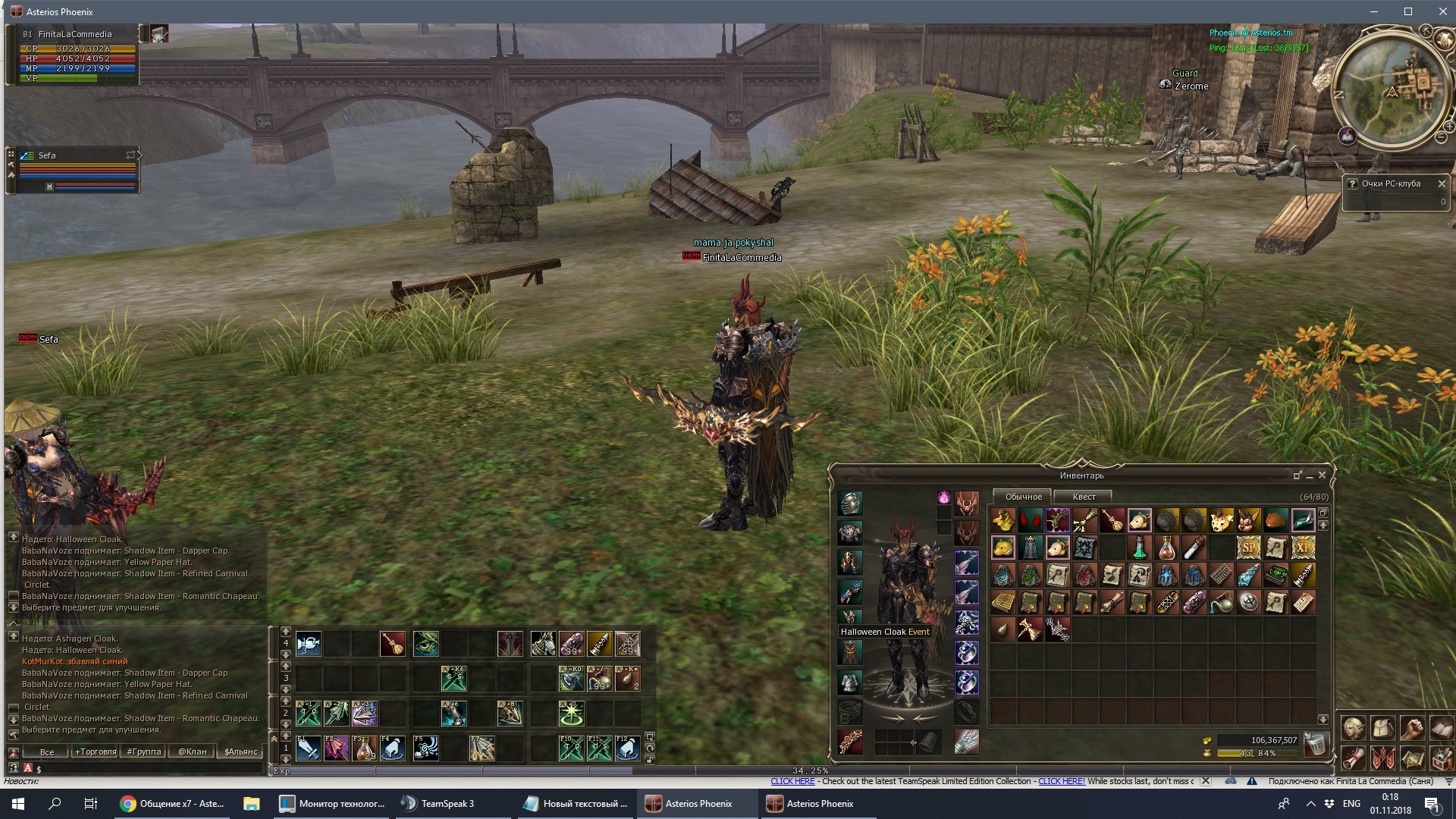Select the equipped helmet slot
This screenshot has height=819, width=1456.
tap(850, 504)
